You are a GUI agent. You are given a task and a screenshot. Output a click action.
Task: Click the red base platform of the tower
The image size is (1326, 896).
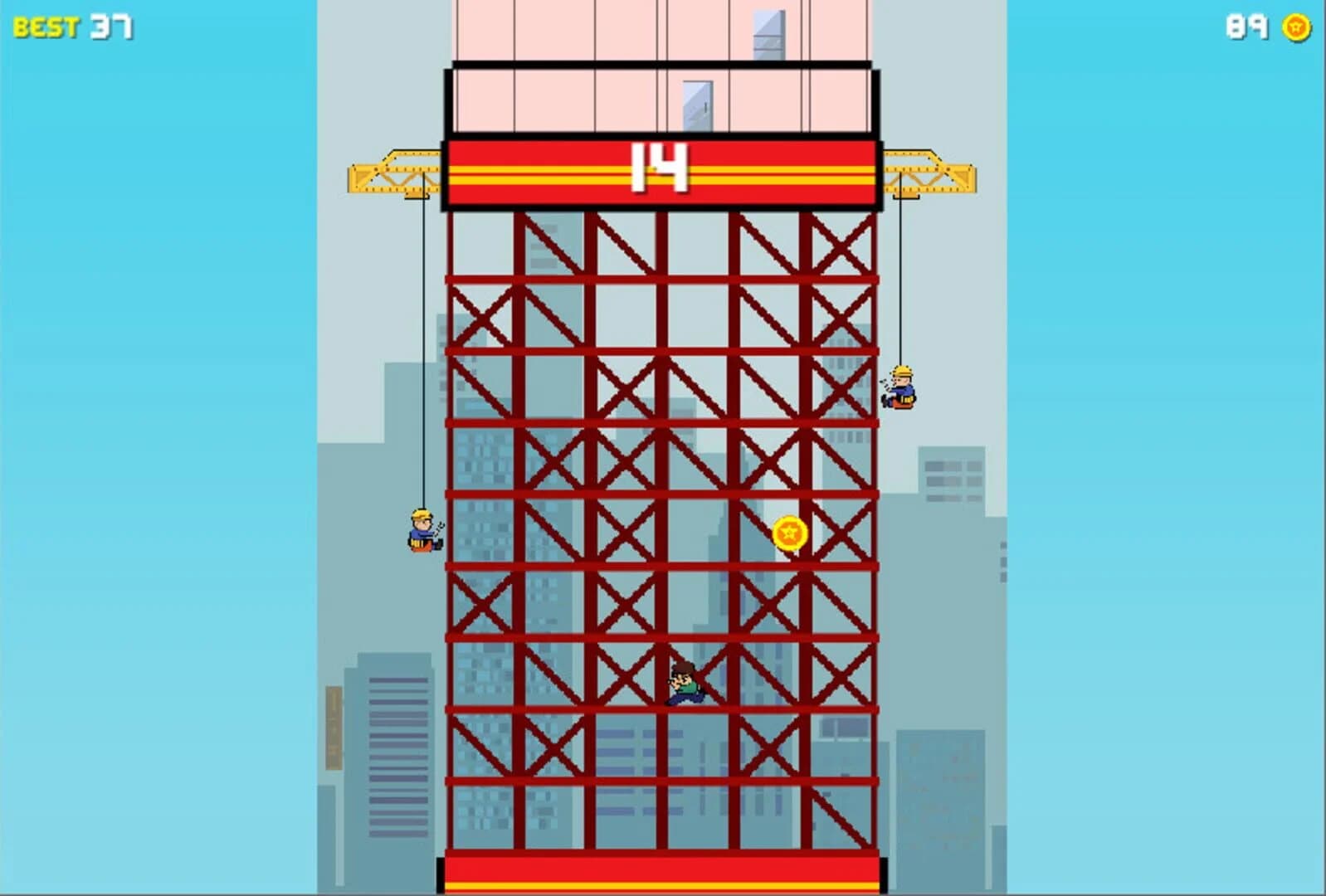(660, 875)
